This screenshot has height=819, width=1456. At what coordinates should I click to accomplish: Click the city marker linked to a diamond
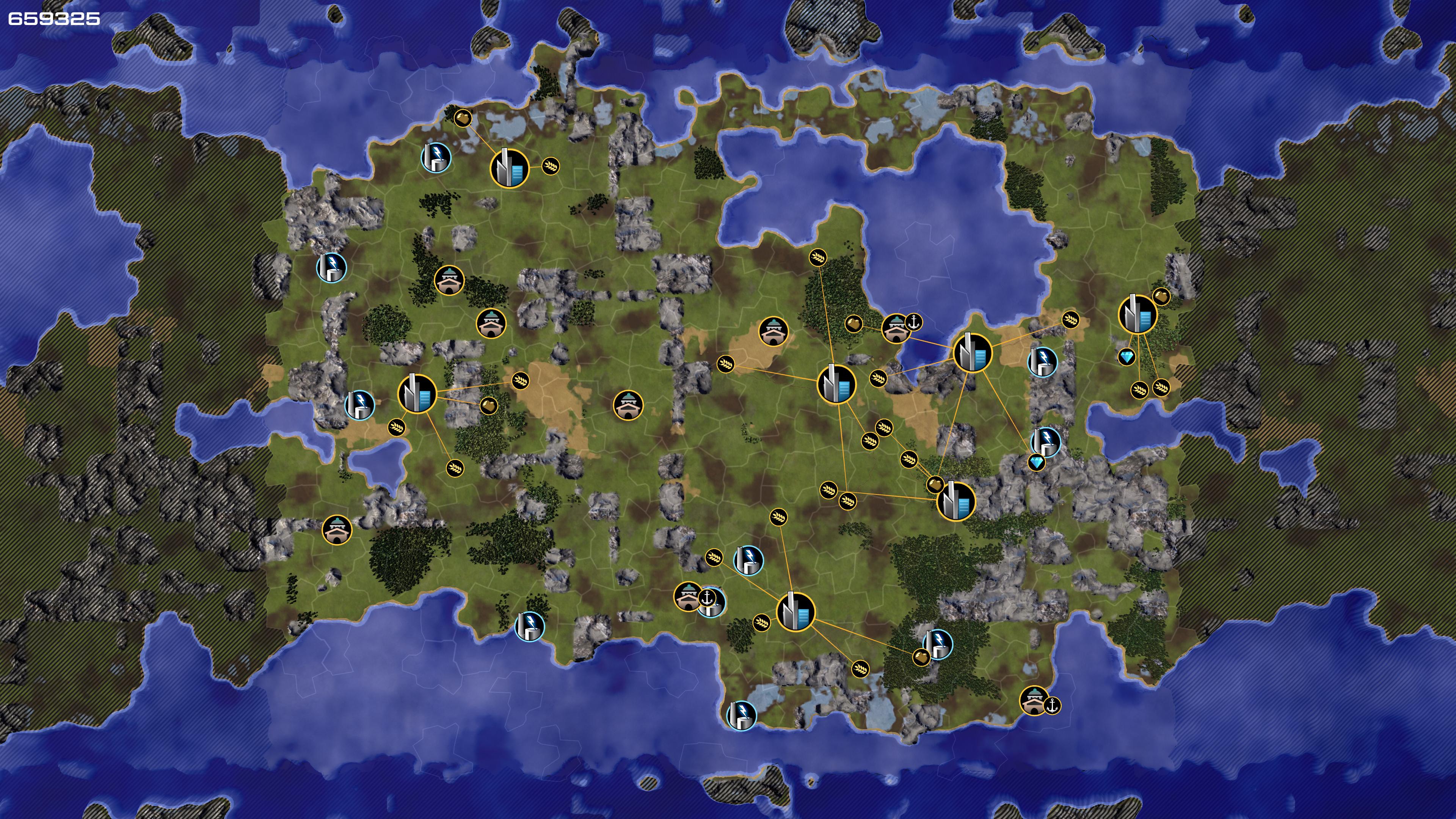[1137, 314]
